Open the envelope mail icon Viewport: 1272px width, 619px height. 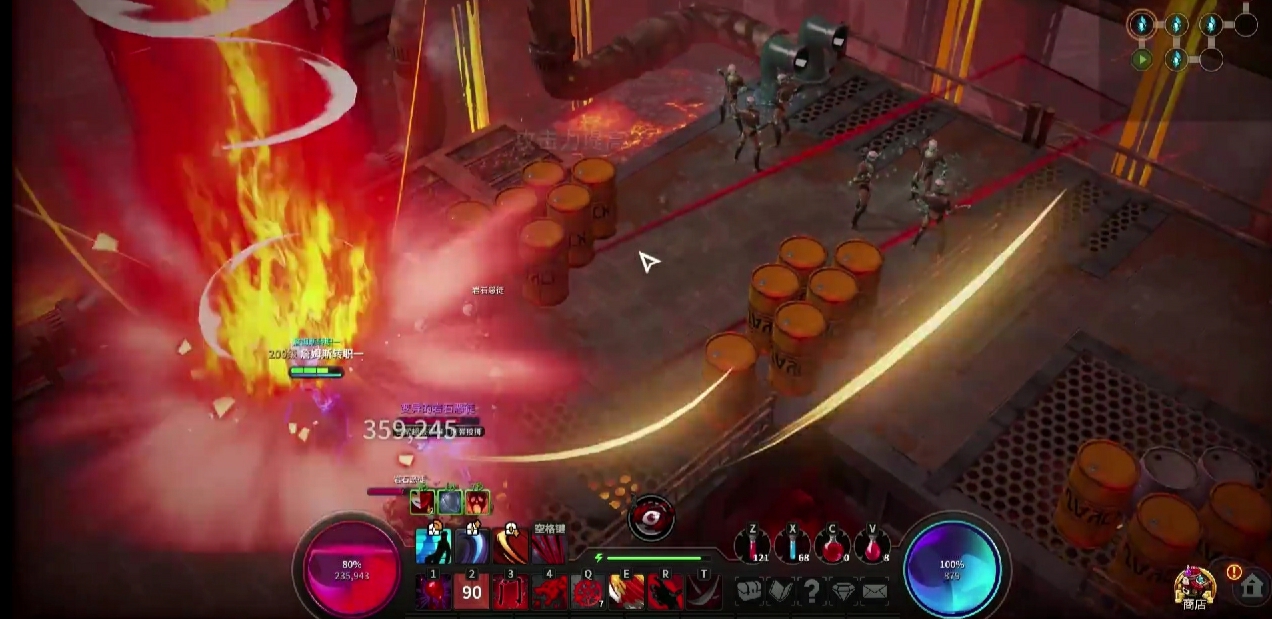(874, 591)
